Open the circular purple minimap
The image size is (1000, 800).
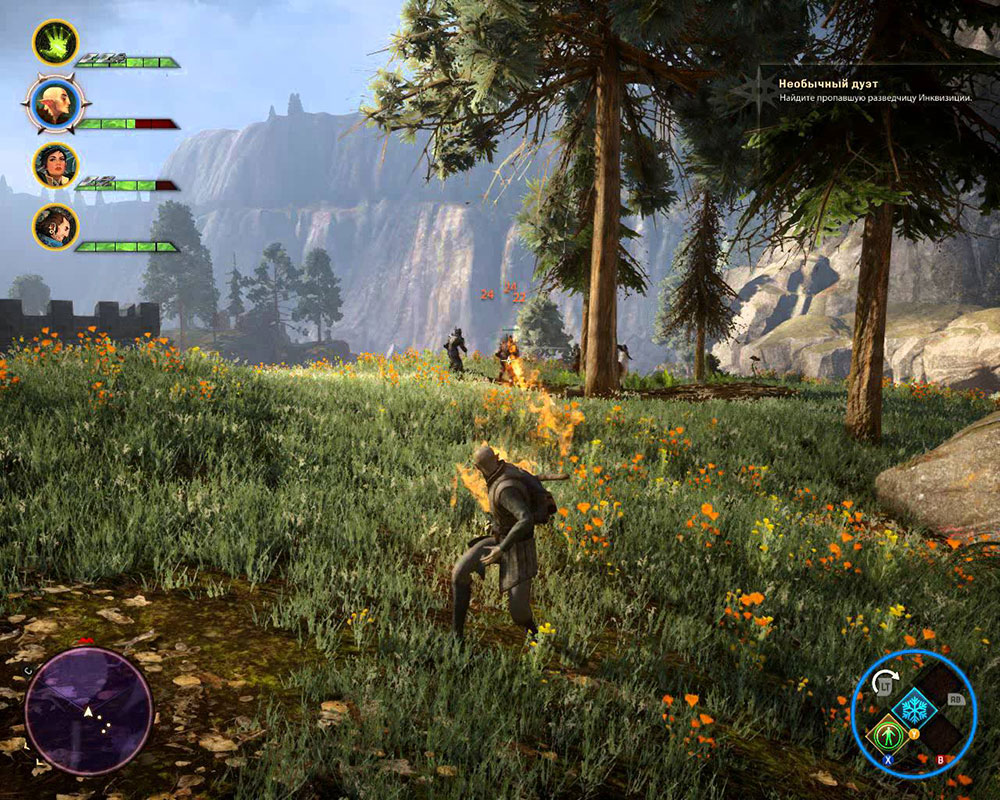tap(88, 711)
